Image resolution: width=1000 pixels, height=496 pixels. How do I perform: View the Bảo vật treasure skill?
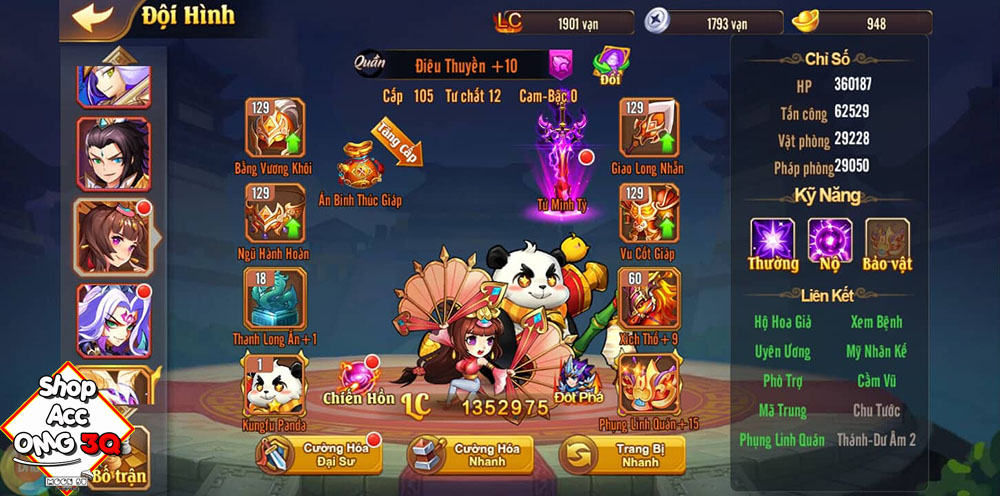[887, 241]
